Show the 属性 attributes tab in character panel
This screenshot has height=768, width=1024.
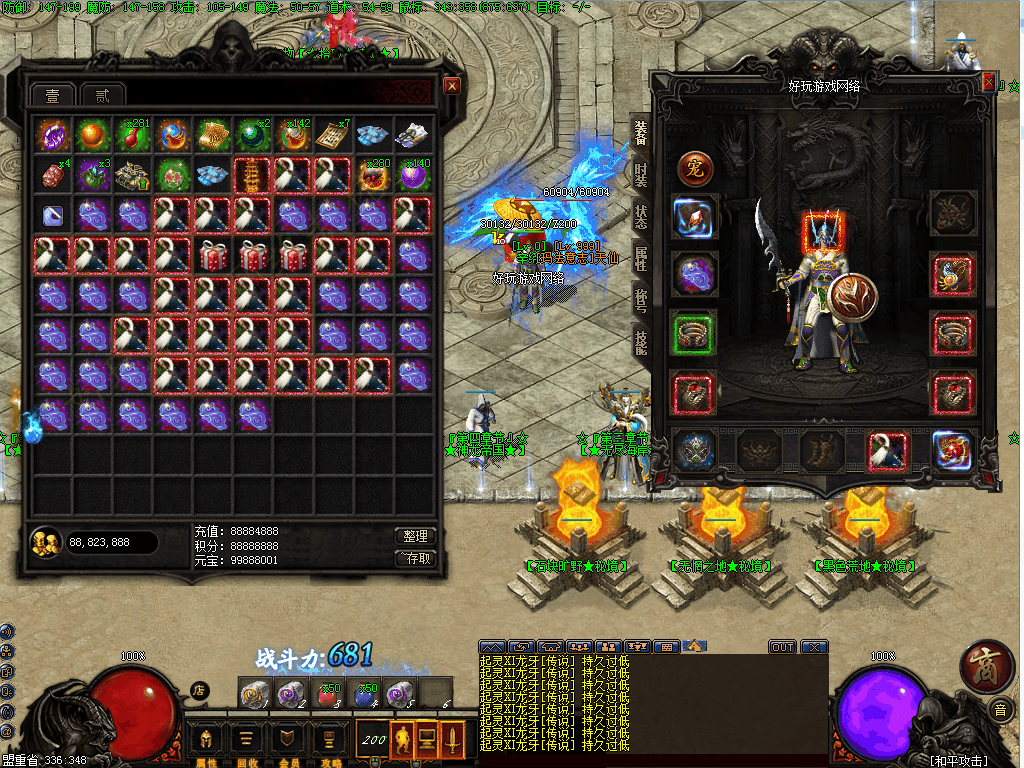click(x=640, y=260)
